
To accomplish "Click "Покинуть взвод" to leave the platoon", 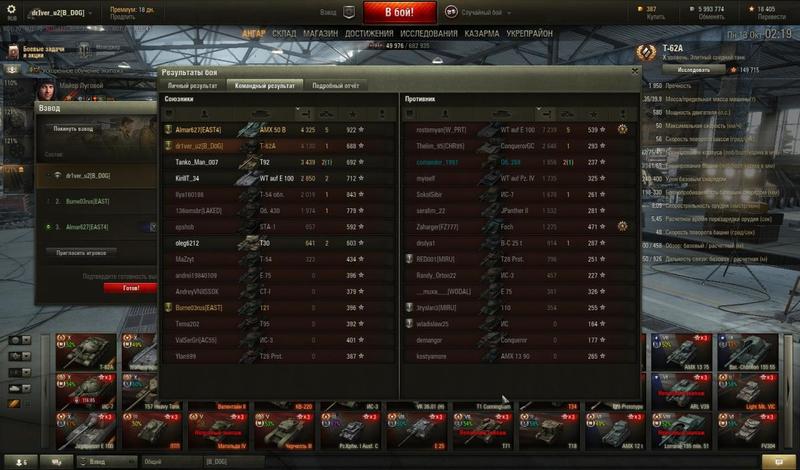I will pyautogui.click(x=72, y=129).
